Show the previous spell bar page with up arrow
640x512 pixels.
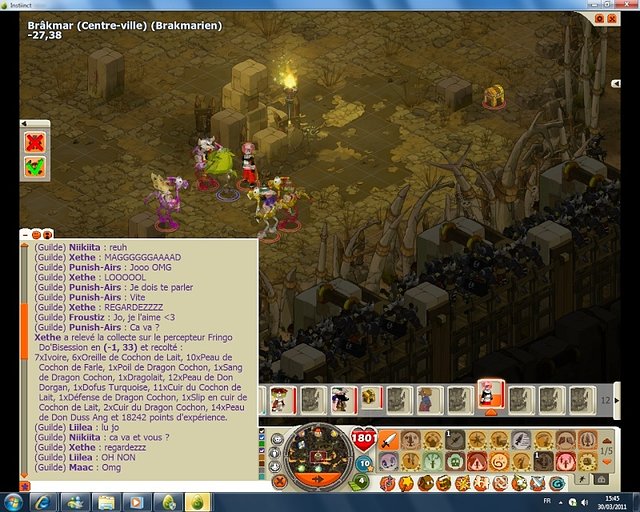click(x=607, y=440)
